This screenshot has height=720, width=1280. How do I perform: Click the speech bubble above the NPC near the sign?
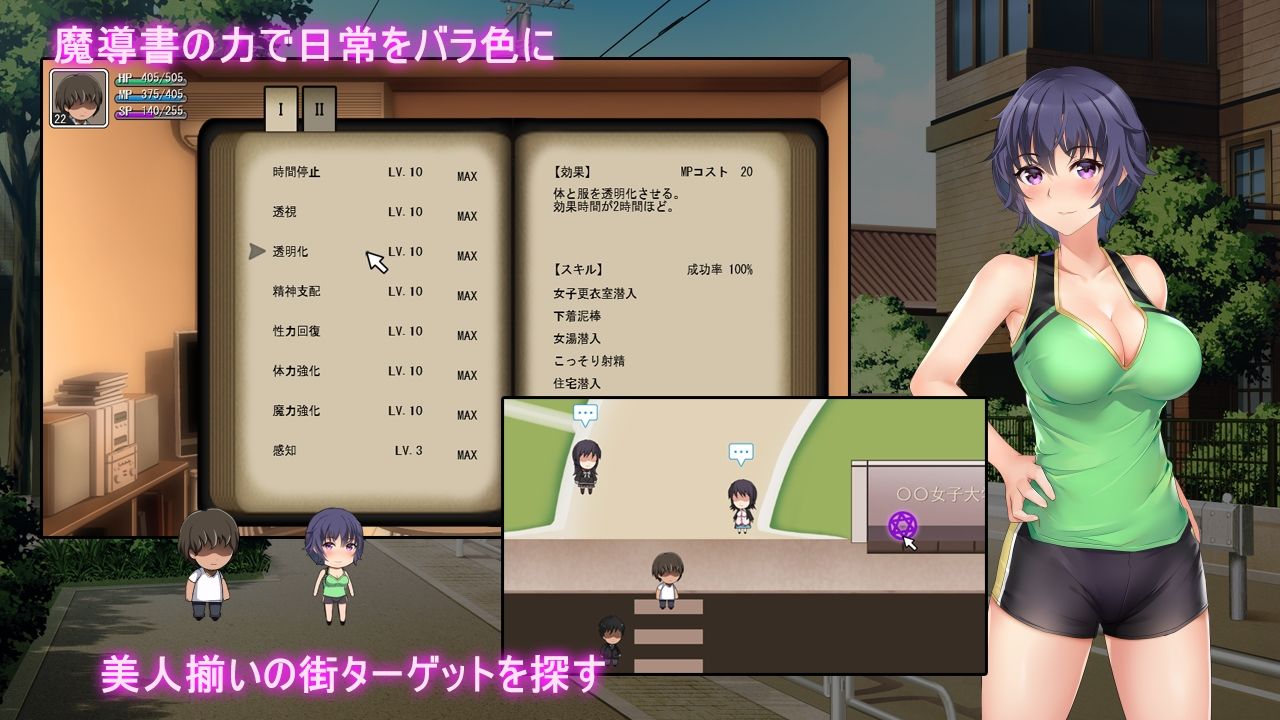coord(739,452)
